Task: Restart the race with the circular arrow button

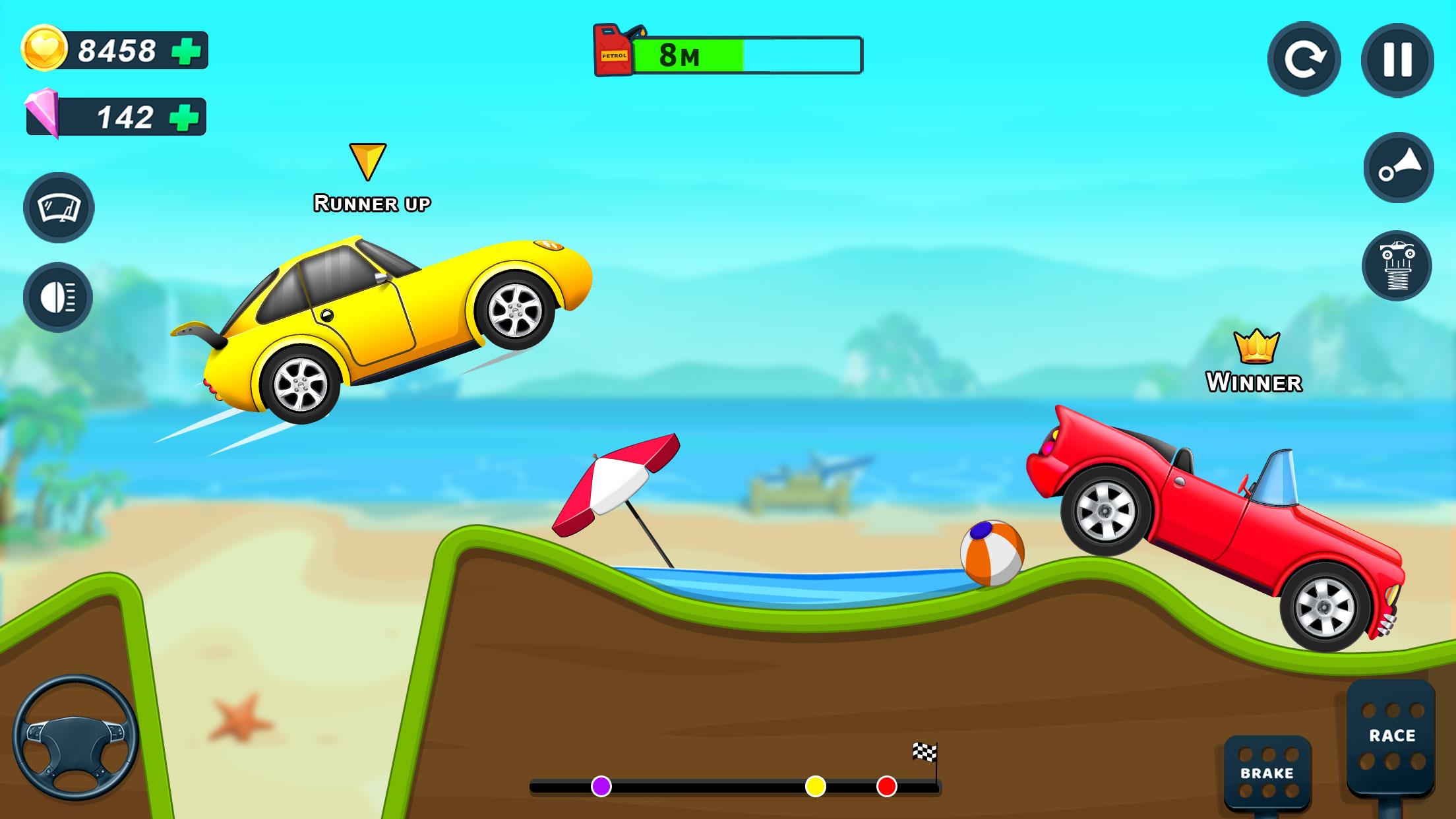Action: [x=1304, y=59]
